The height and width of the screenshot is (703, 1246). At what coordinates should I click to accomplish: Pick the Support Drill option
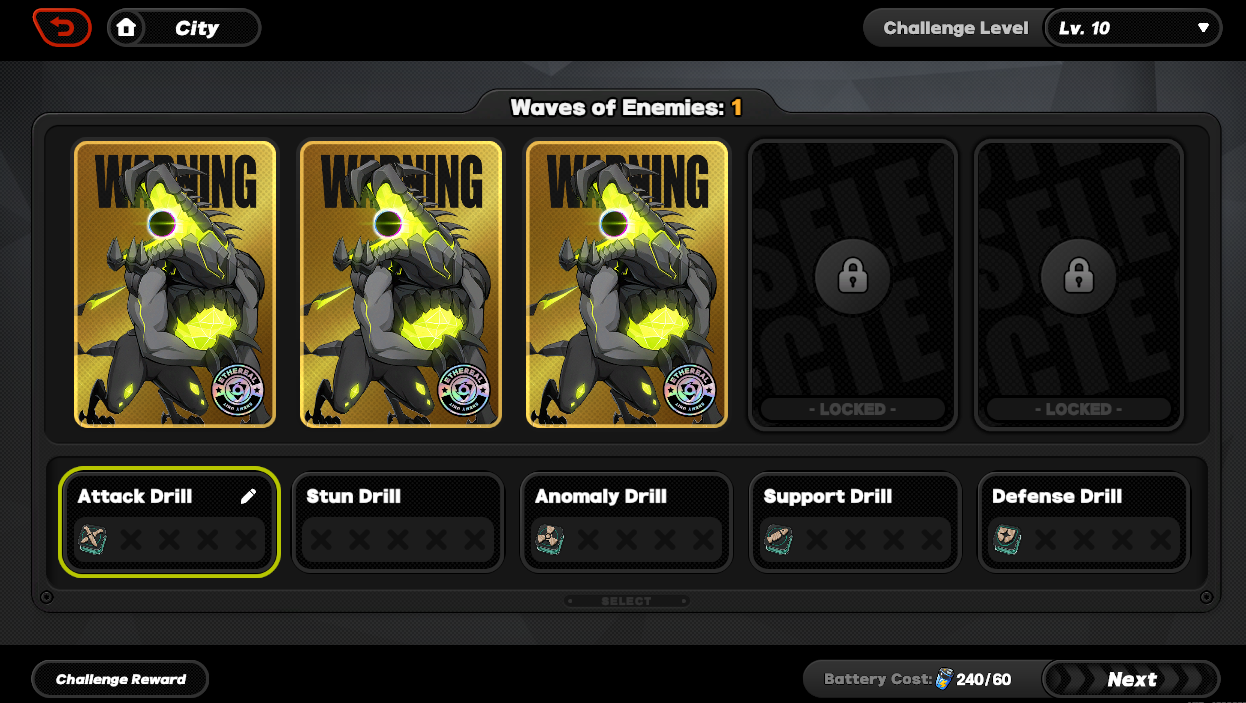854,522
